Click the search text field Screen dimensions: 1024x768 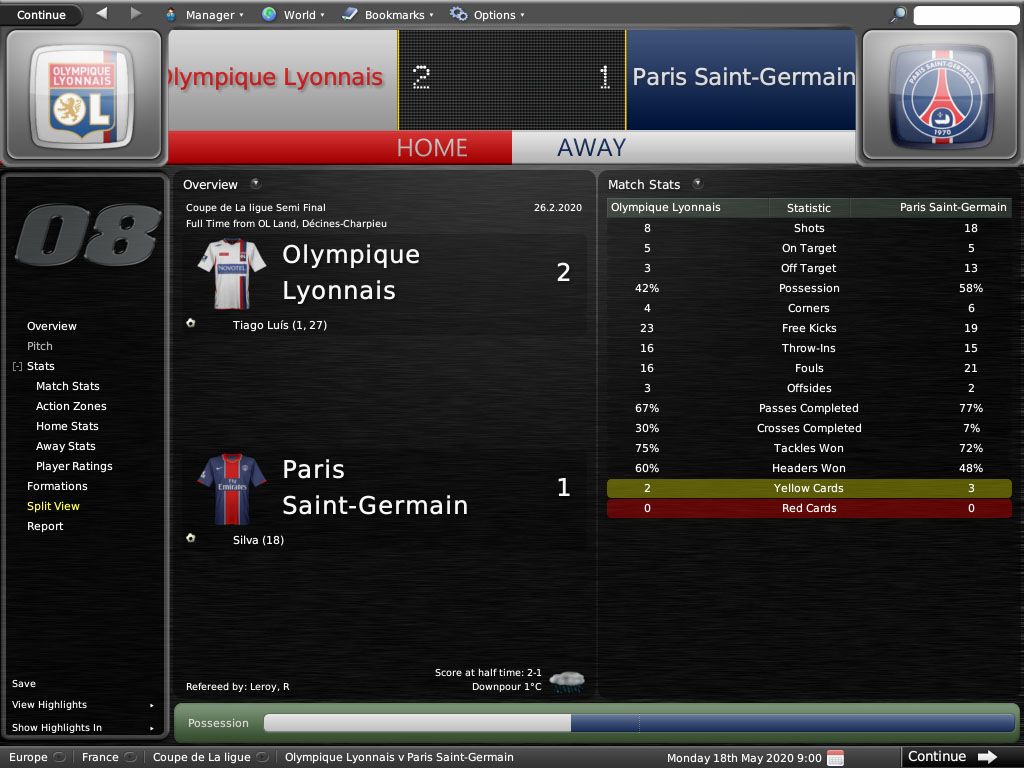964,15
